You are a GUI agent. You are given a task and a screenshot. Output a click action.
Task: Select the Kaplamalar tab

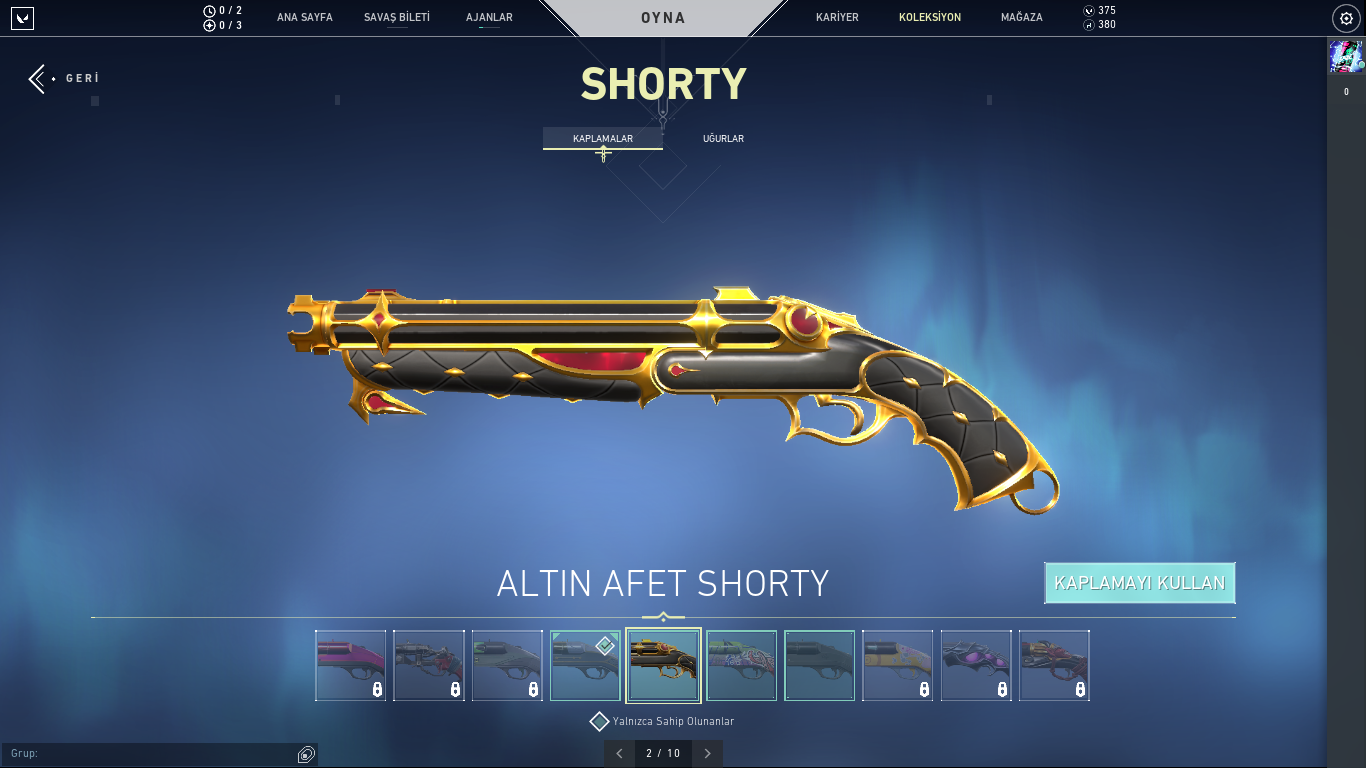(602, 138)
